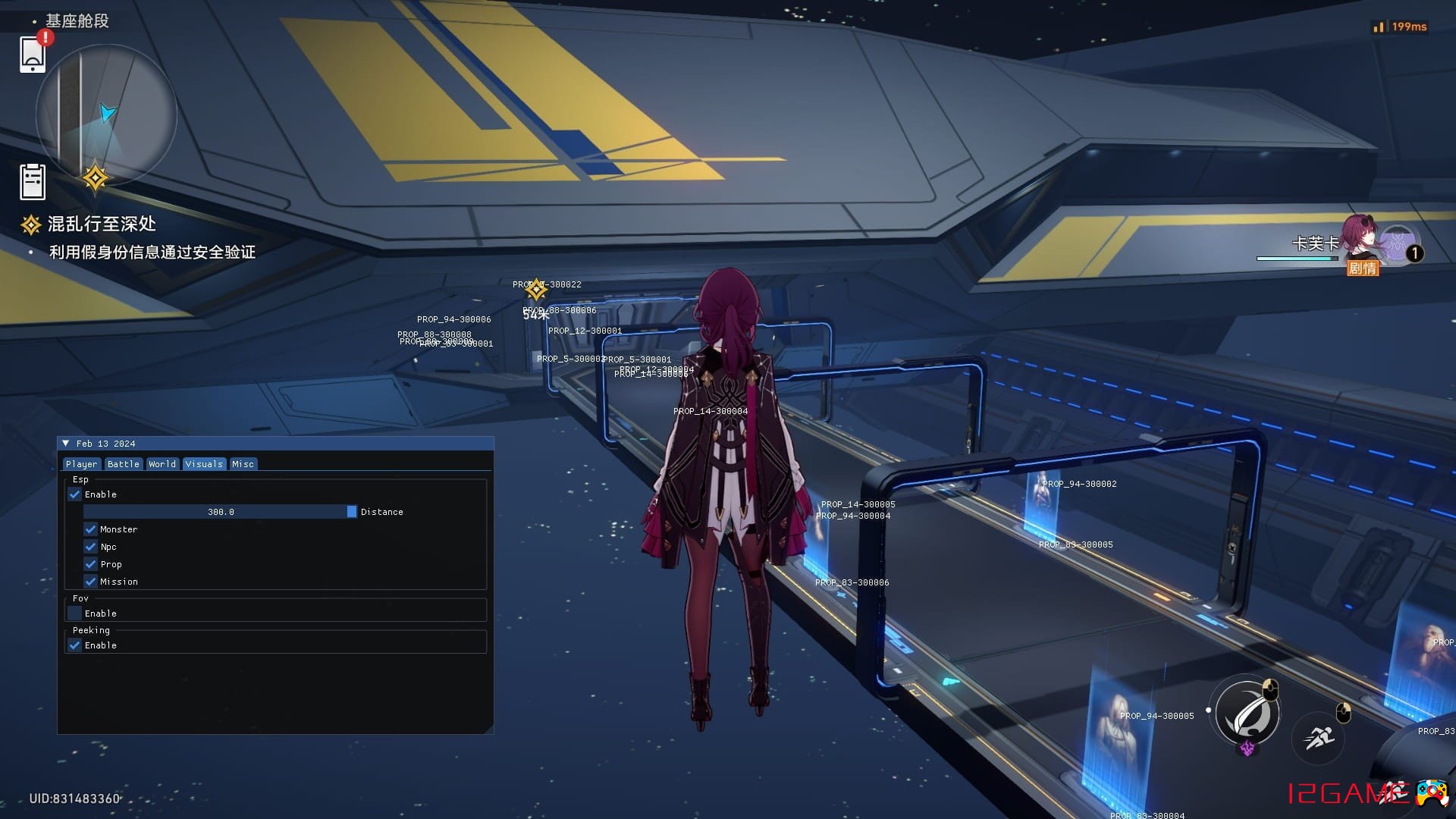Image resolution: width=1456 pixels, height=819 pixels.
Task: Uncheck the Monster option
Action: (x=91, y=529)
